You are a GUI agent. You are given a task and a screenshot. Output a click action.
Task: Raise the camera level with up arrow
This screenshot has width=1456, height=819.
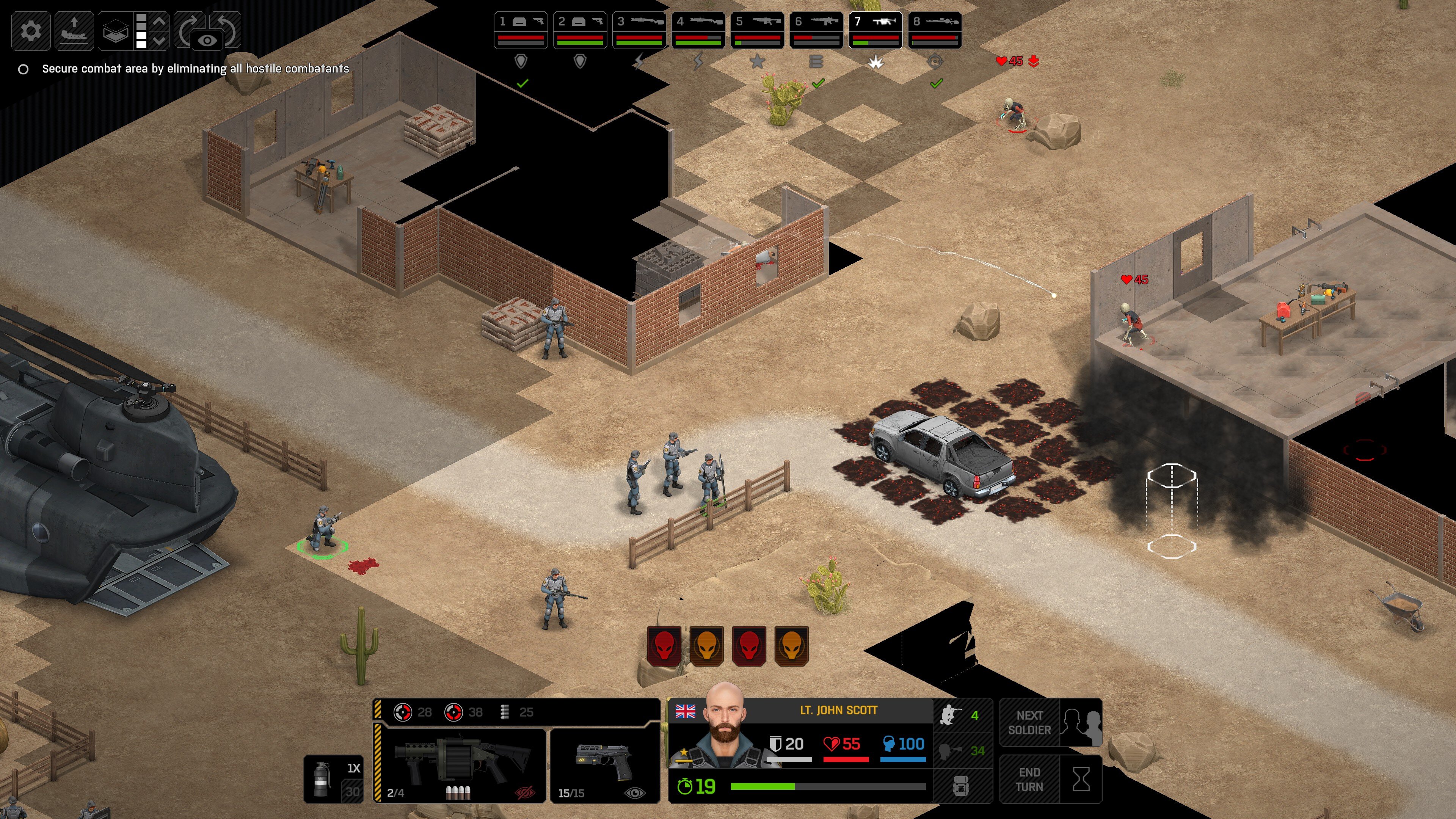click(160, 22)
